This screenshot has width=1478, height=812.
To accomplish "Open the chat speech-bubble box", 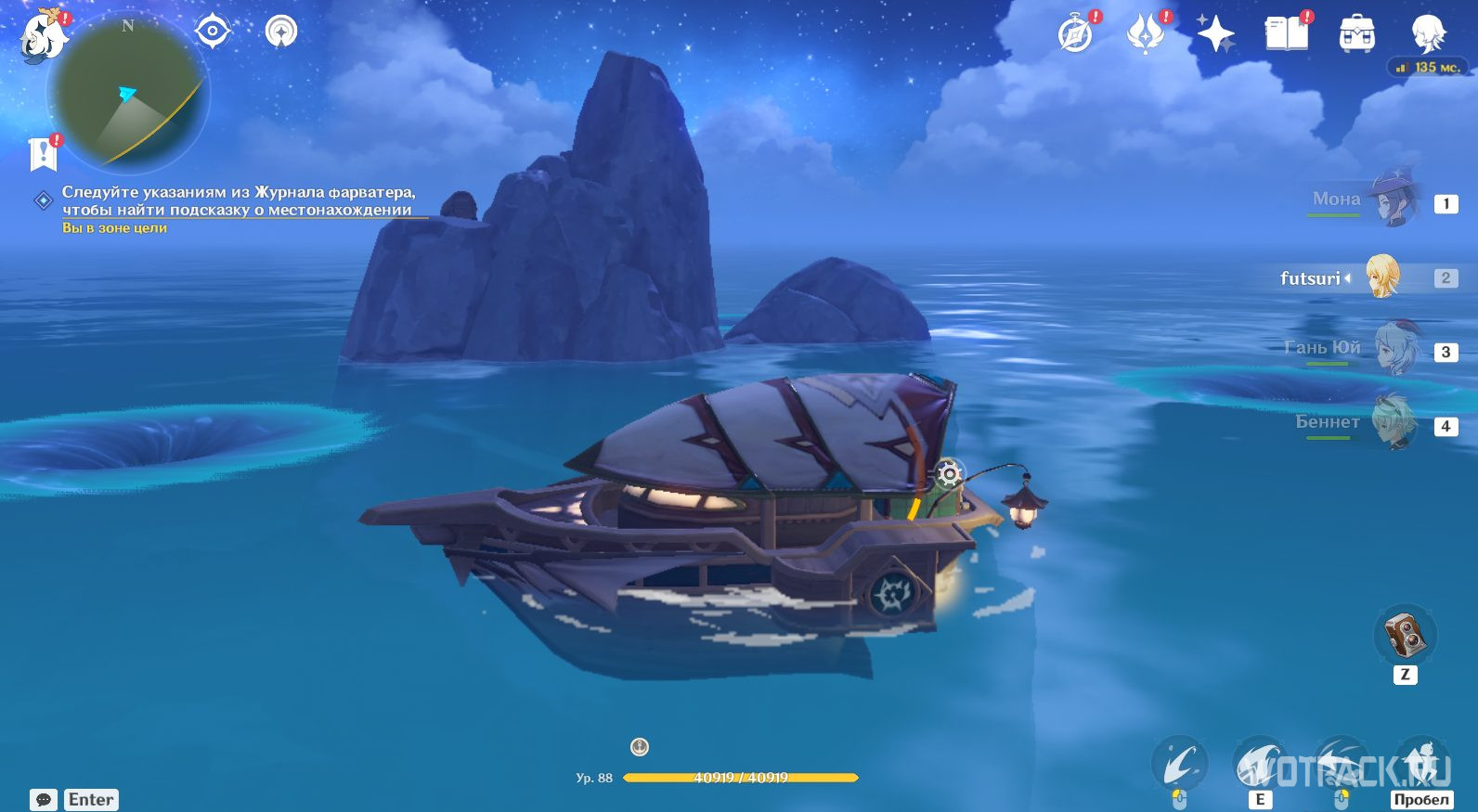I will click(x=44, y=799).
